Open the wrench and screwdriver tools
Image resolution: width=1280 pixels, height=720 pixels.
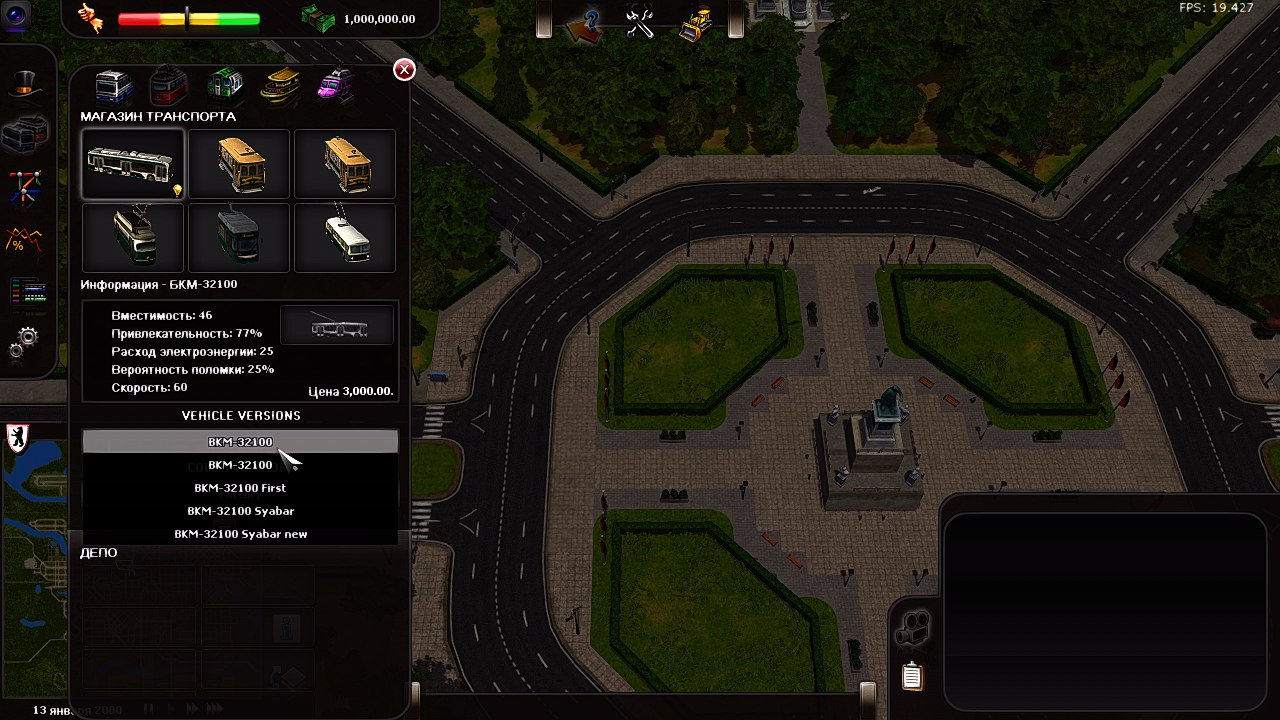pyautogui.click(x=640, y=22)
